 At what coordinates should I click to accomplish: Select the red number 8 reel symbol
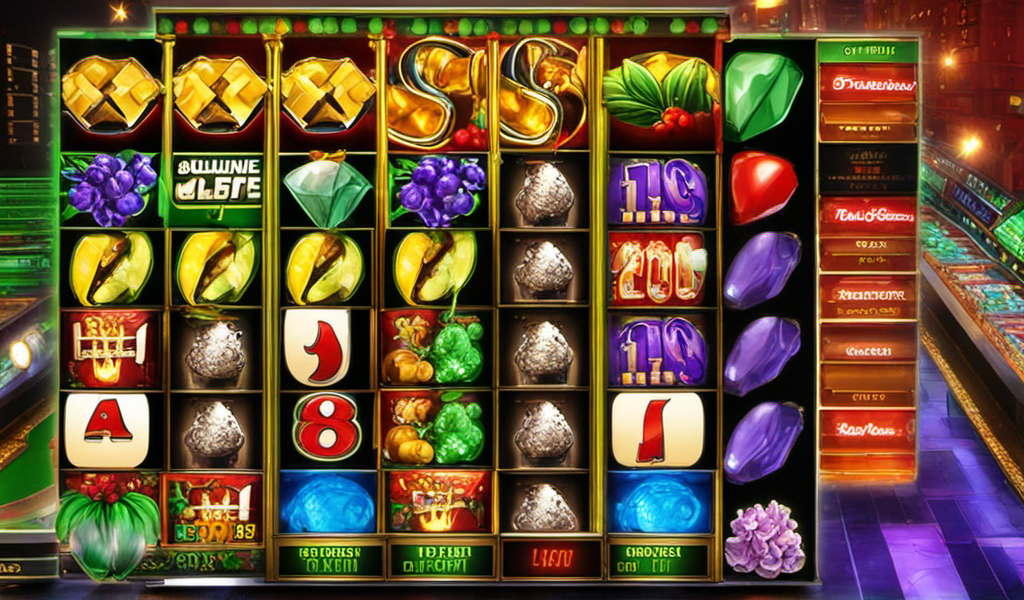click(326, 425)
